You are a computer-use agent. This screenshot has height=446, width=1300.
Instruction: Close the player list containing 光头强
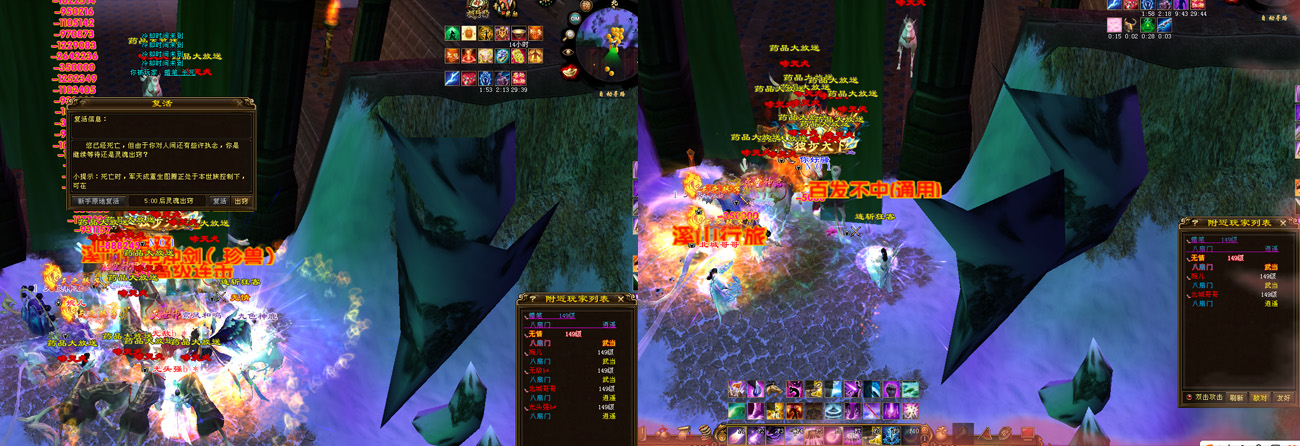coord(621,298)
